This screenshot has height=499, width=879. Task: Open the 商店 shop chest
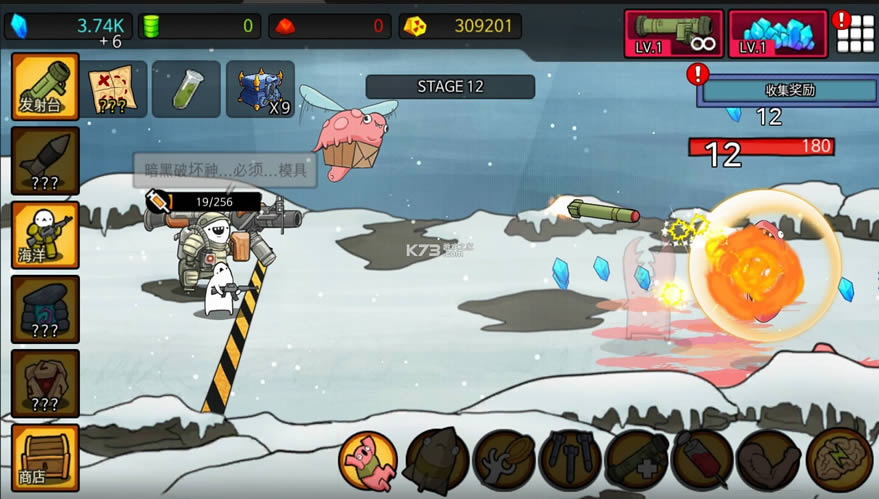45,458
